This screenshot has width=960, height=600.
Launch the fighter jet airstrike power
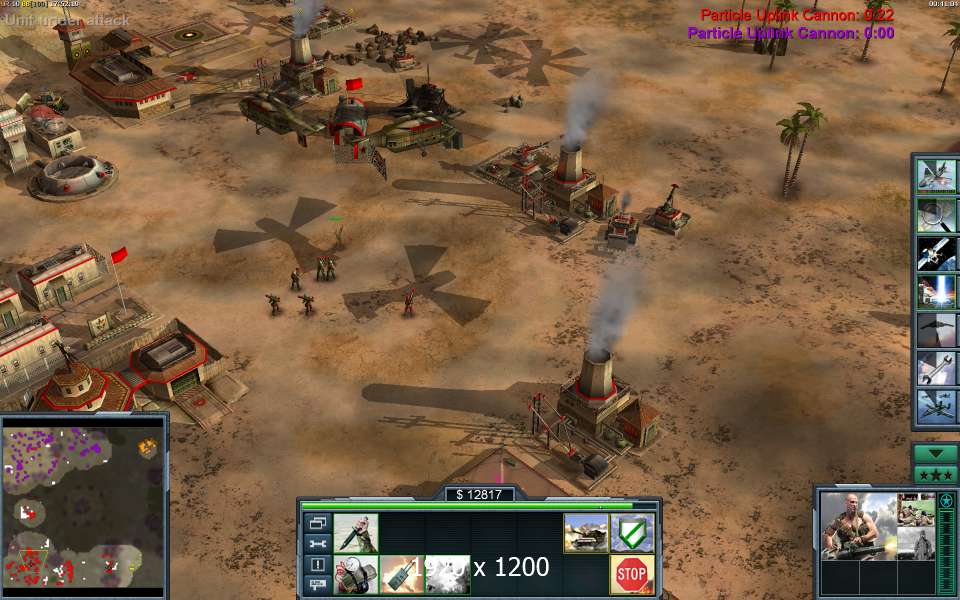[937, 176]
